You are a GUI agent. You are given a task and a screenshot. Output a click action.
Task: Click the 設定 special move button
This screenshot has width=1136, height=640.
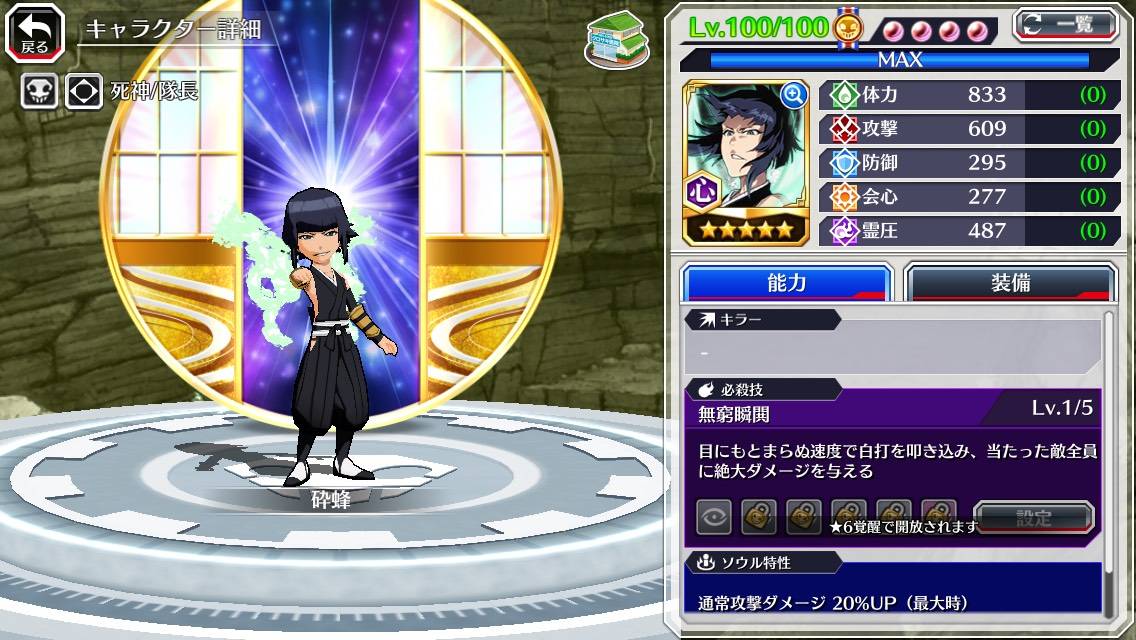(1034, 518)
